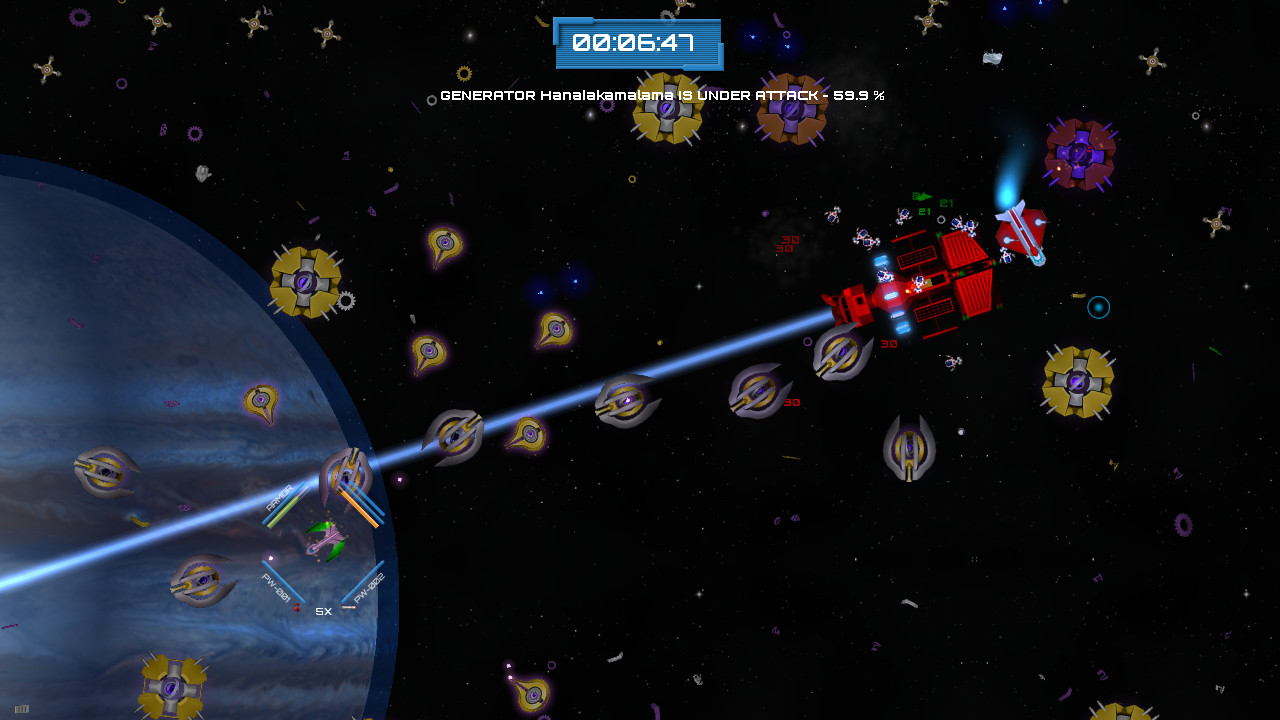Screen dimensions: 1280x720
Task: Click the missile ammo icon beside PW-002
Action: tap(349, 607)
